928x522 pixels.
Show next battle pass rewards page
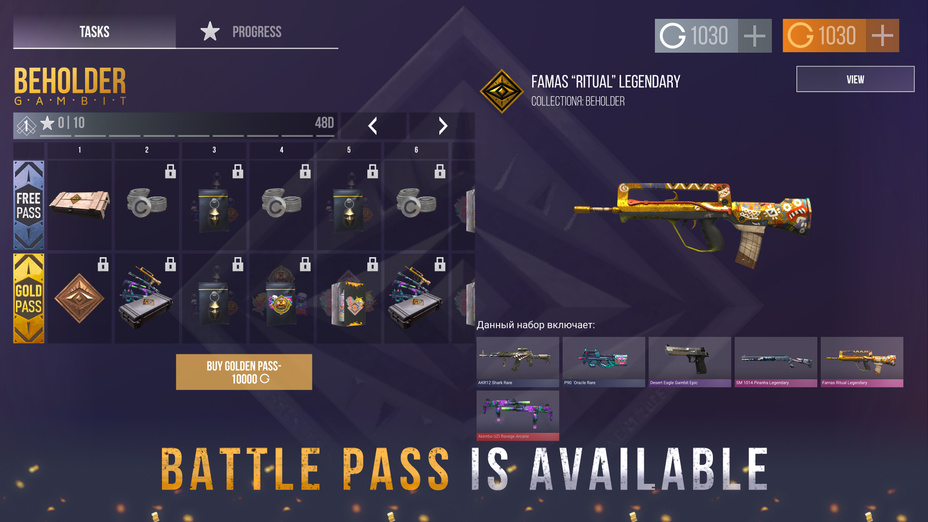coord(442,126)
